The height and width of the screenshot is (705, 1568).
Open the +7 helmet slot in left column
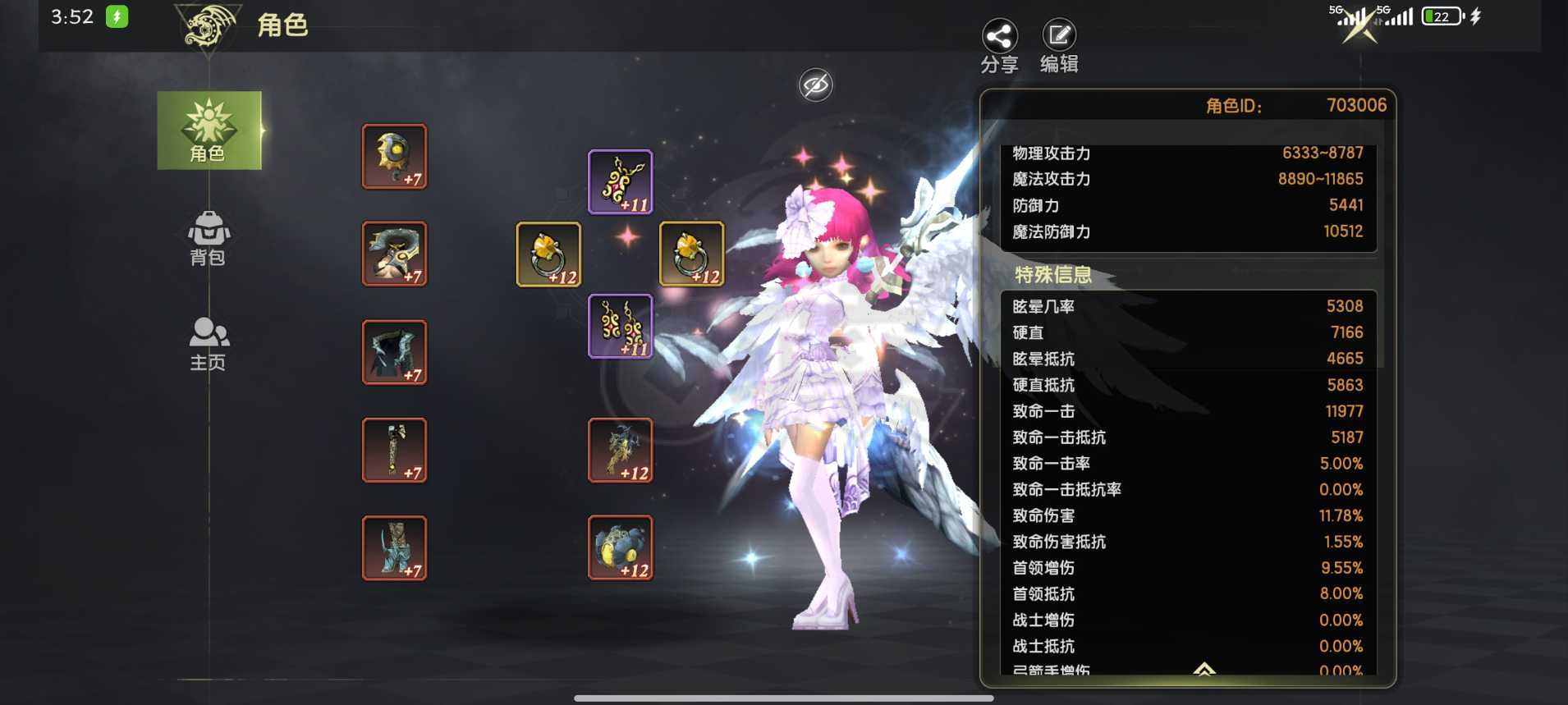[394, 254]
